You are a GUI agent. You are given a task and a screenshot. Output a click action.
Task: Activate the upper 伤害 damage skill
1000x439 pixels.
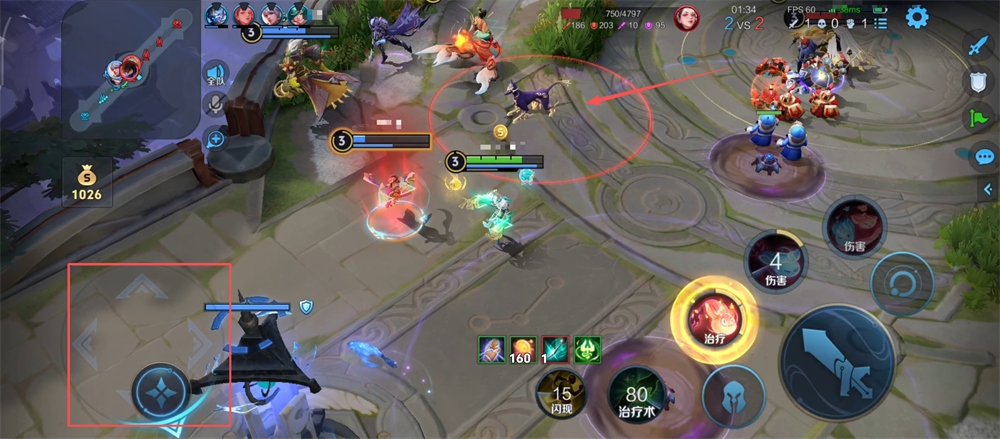click(854, 228)
